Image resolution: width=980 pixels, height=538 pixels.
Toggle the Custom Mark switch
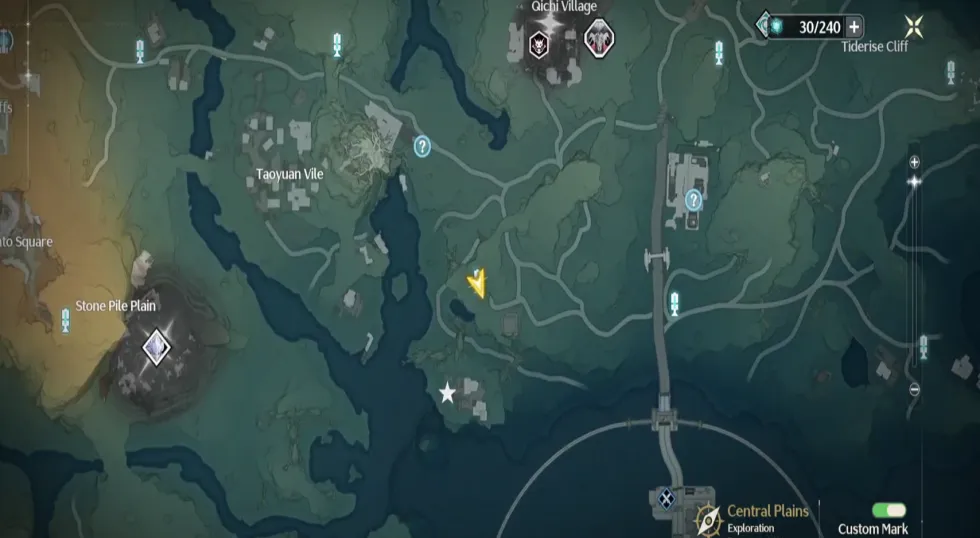pyautogui.click(x=888, y=511)
